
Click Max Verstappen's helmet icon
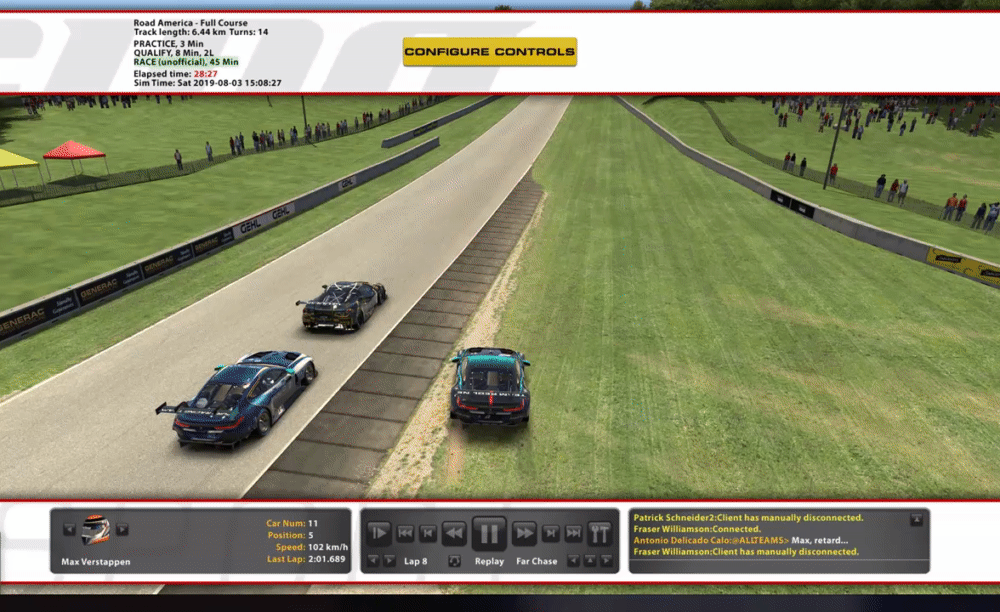coord(95,530)
